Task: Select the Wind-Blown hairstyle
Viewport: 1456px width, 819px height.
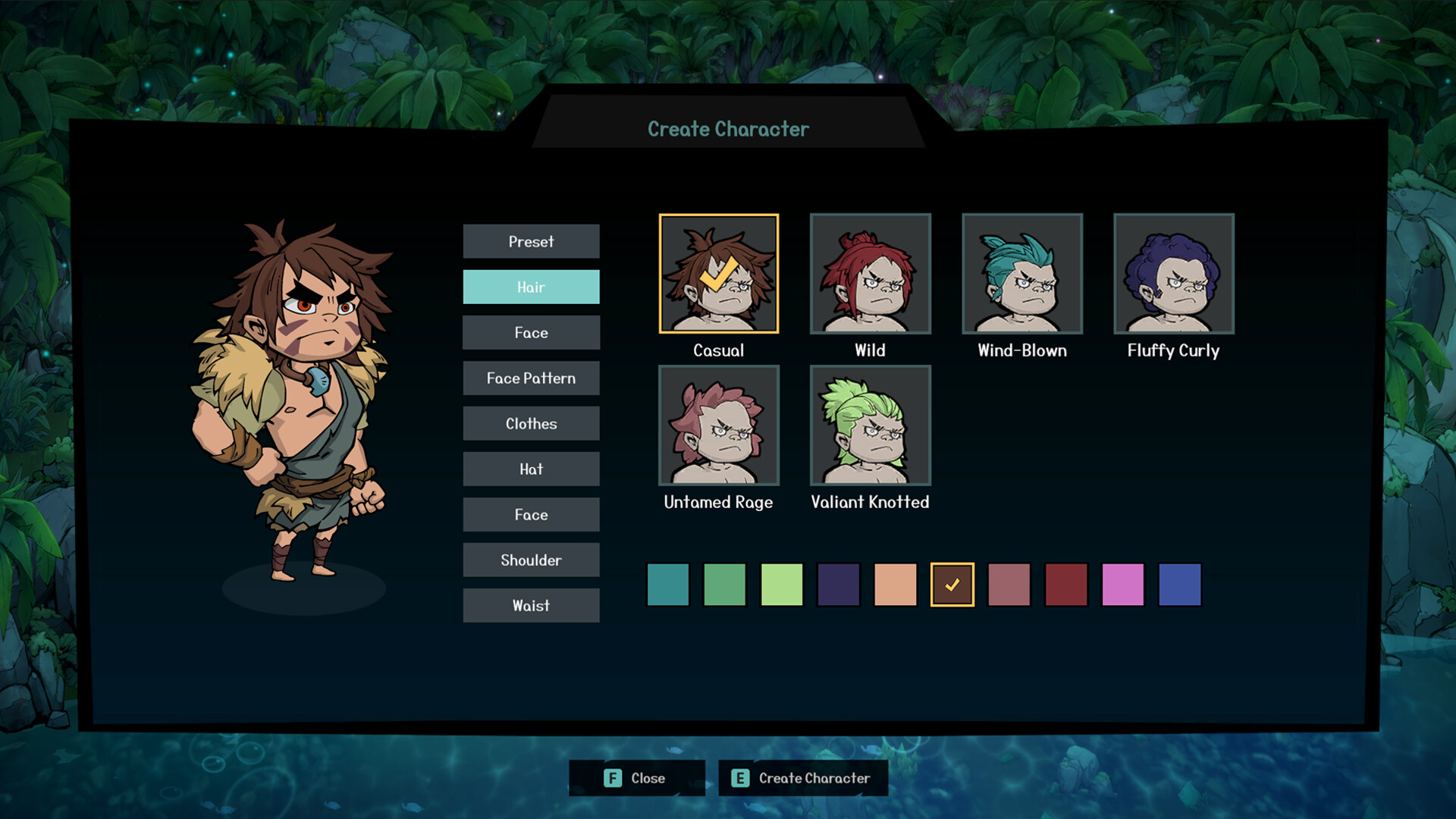Action: click(x=1021, y=275)
